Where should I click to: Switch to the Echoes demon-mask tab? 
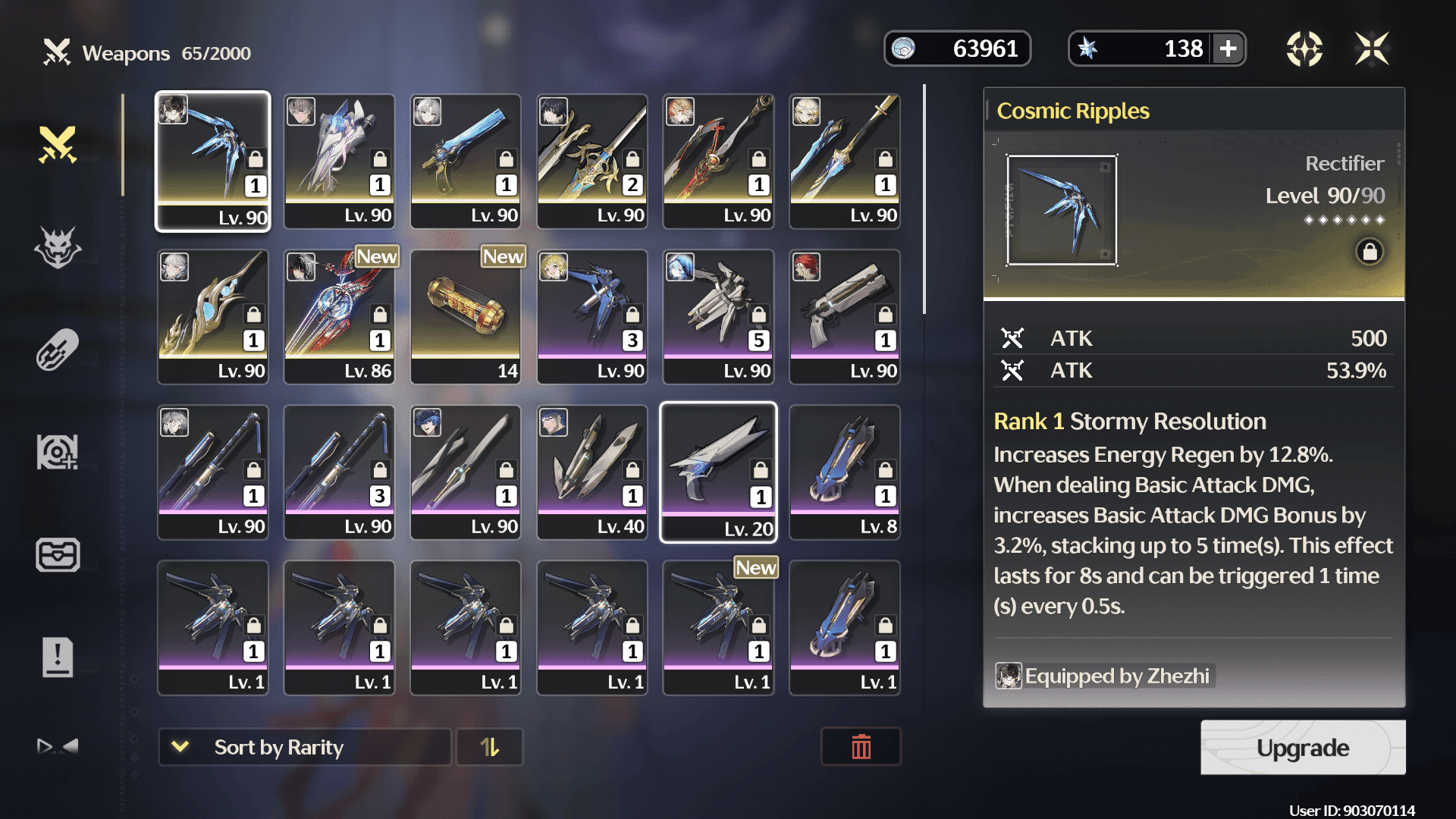58,247
